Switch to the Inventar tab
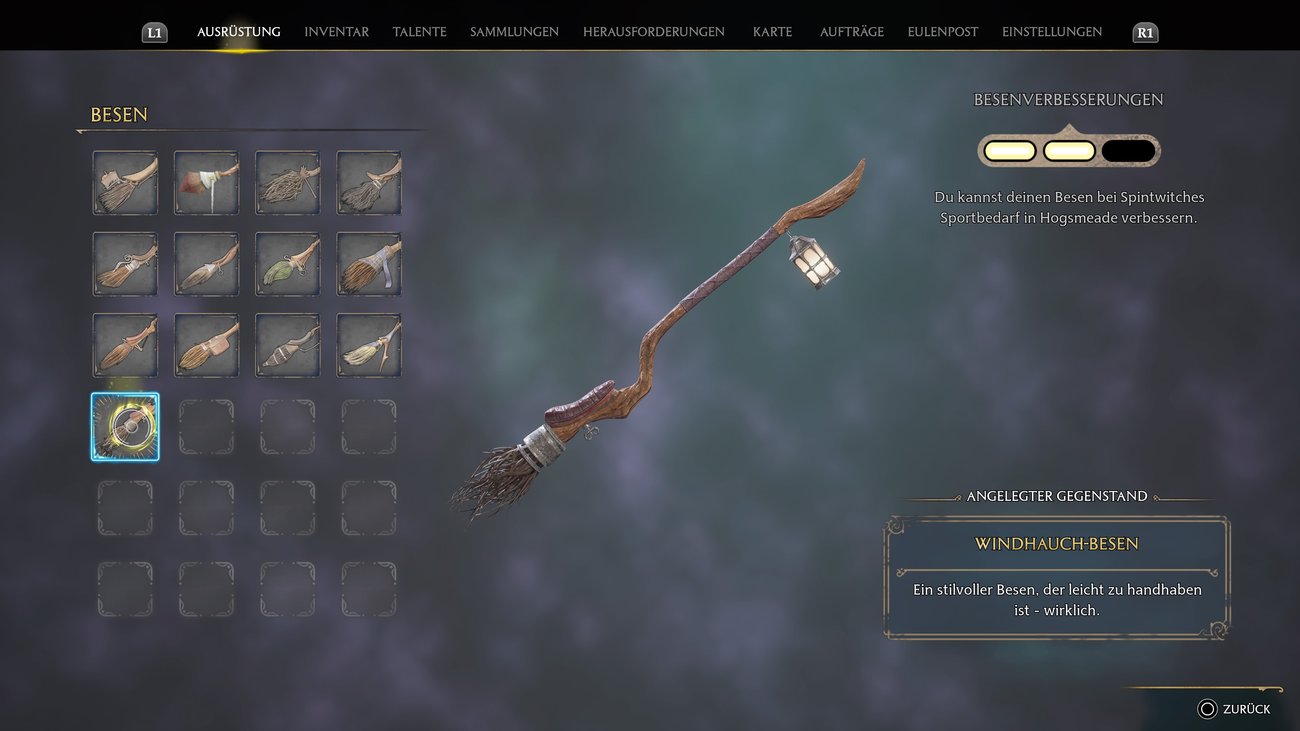Screen dimensions: 1300x731 (336, 32)
